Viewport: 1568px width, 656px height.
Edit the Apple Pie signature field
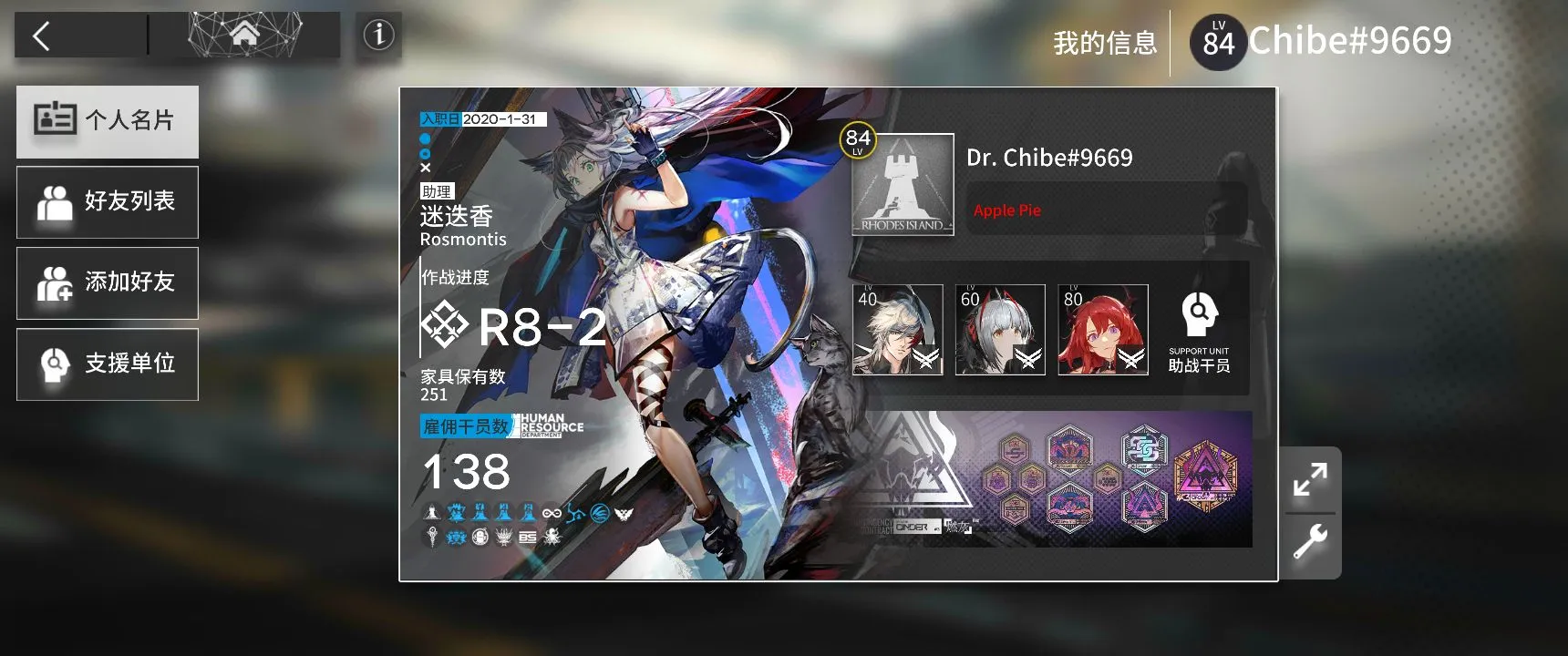(x=1105, y=210)
